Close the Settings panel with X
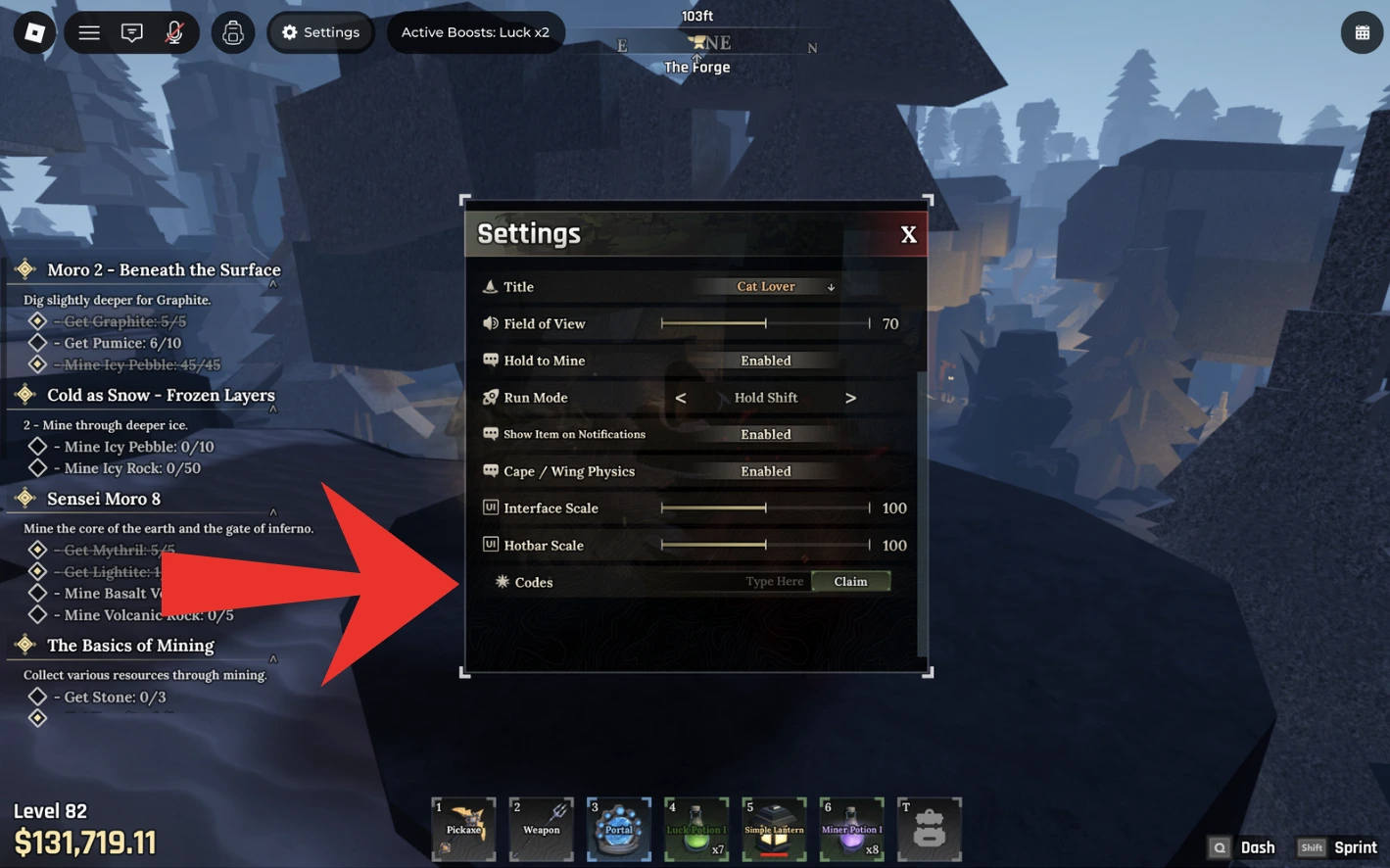This screenshot has width=1390, height=868. 908,235
